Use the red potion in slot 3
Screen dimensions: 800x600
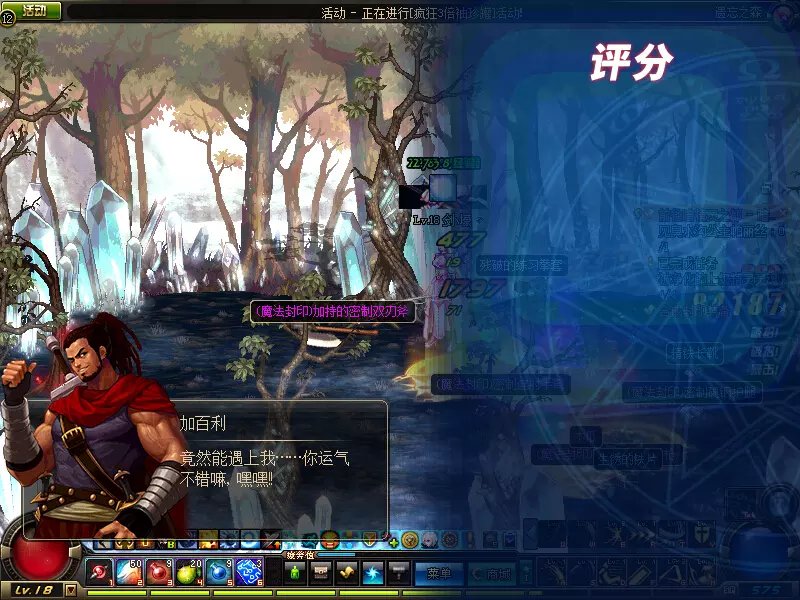(159, 572)
